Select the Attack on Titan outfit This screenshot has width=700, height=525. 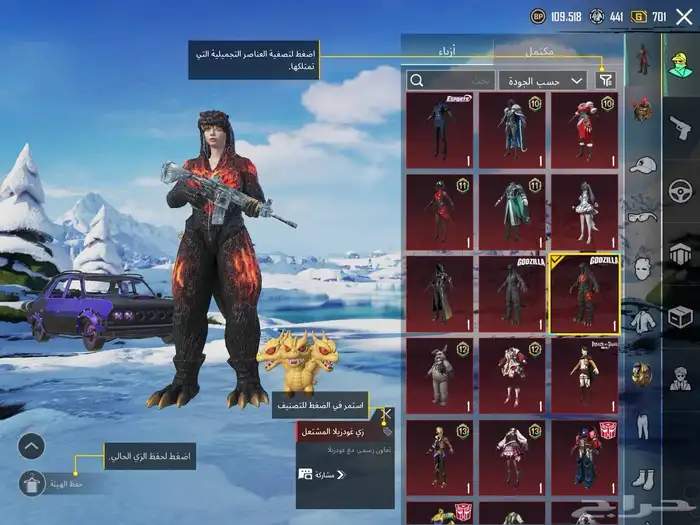point(585,375)
